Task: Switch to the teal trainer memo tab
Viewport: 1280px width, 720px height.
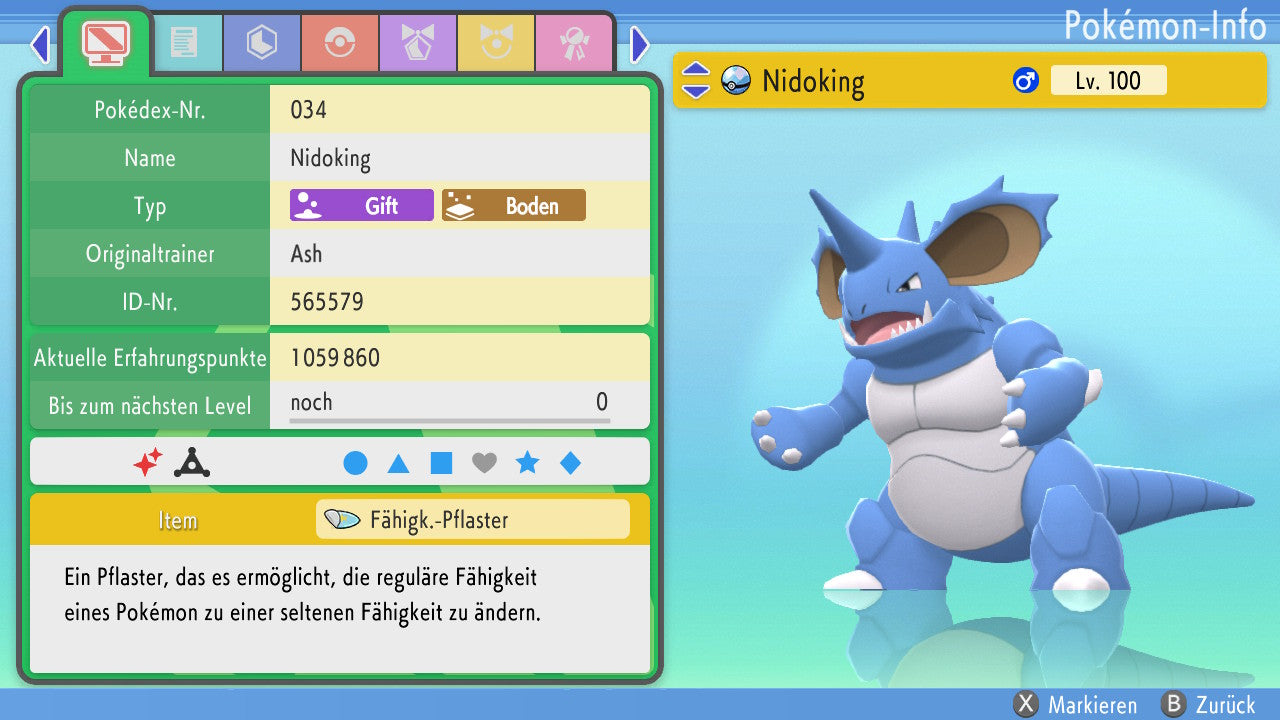Action: (x=183, y=43)
